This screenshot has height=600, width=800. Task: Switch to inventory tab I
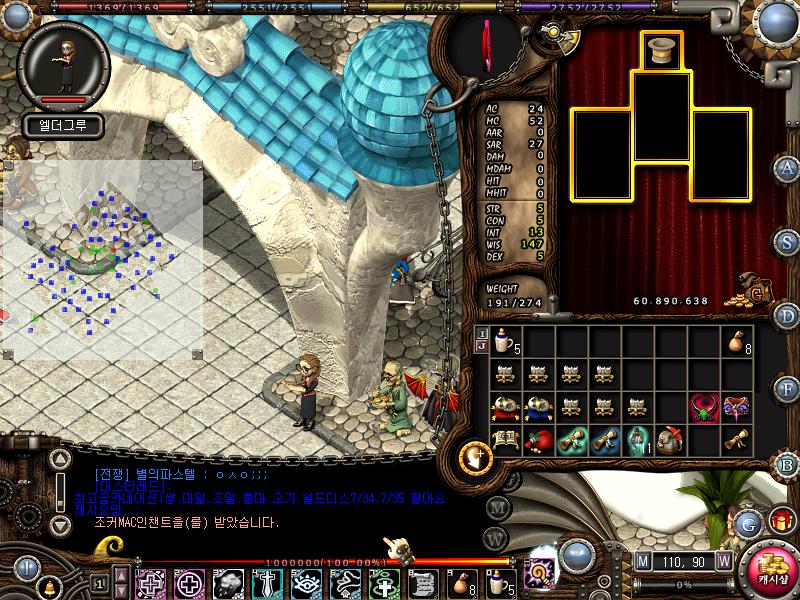click(481, 333)
